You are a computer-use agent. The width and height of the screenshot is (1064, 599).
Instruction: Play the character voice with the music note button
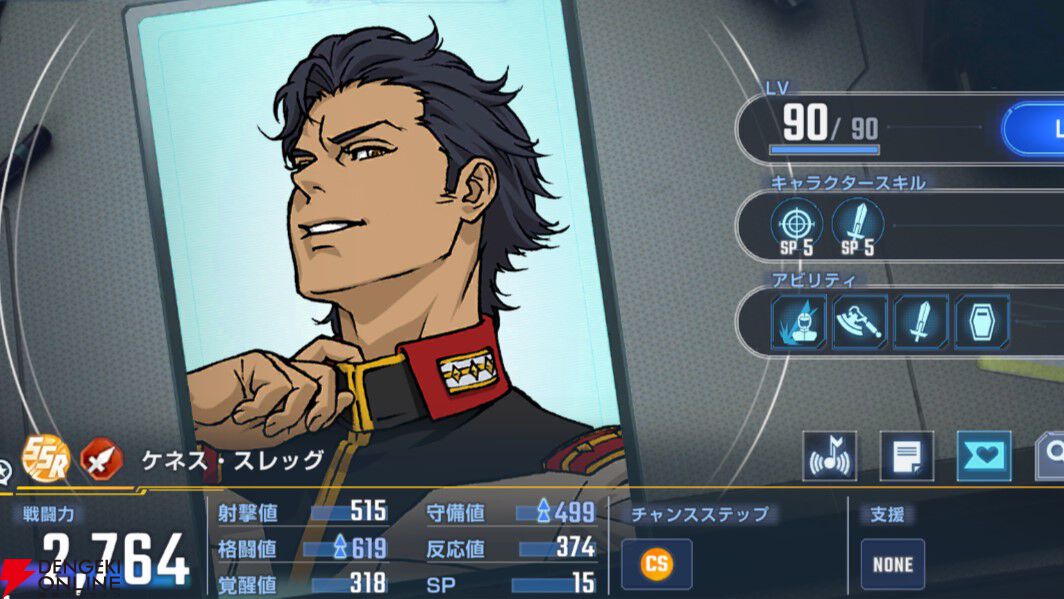[830, 456]
